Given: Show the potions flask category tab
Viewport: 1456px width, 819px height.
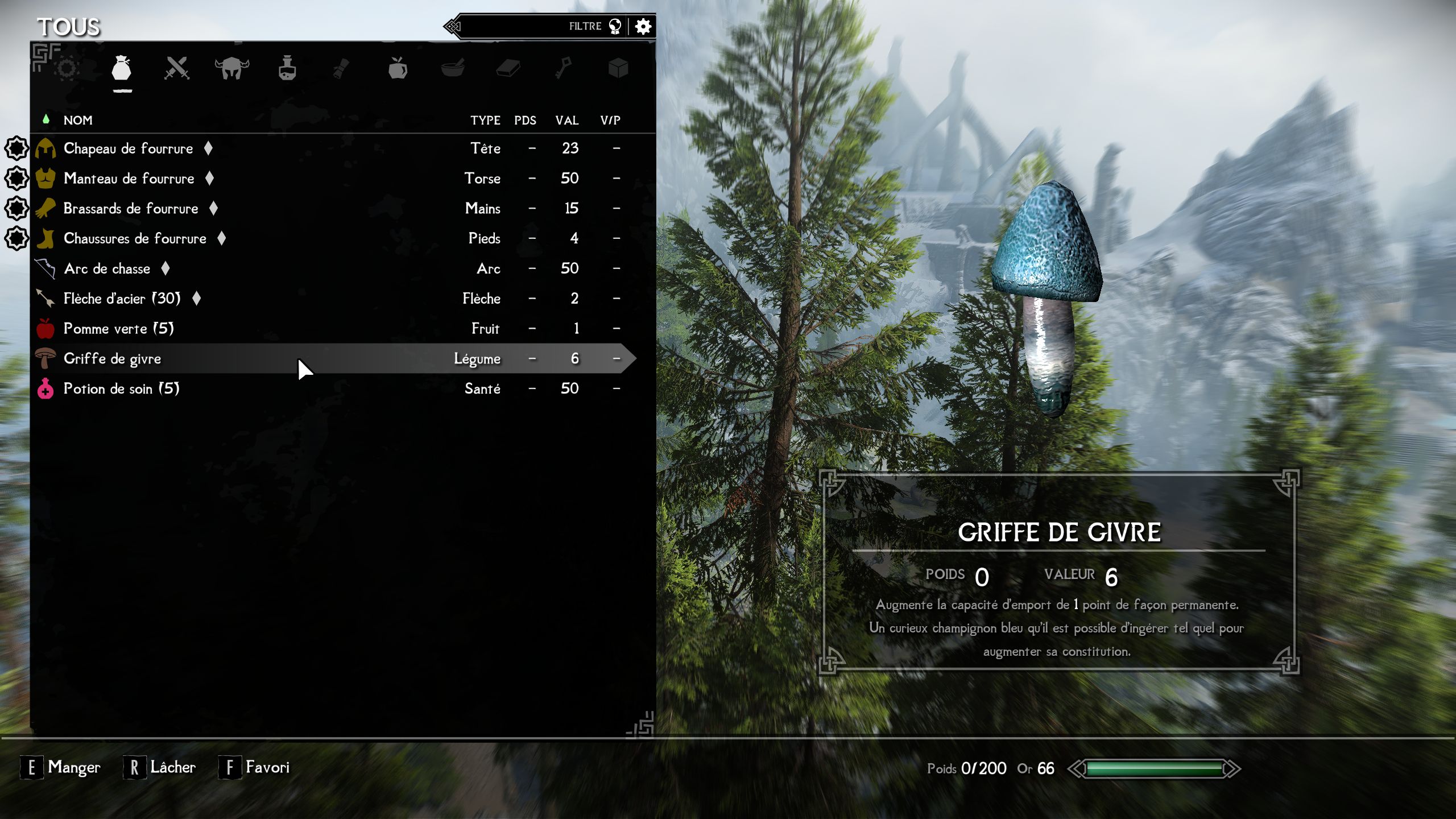Looking at the screenshot, I should click(287, 69).
